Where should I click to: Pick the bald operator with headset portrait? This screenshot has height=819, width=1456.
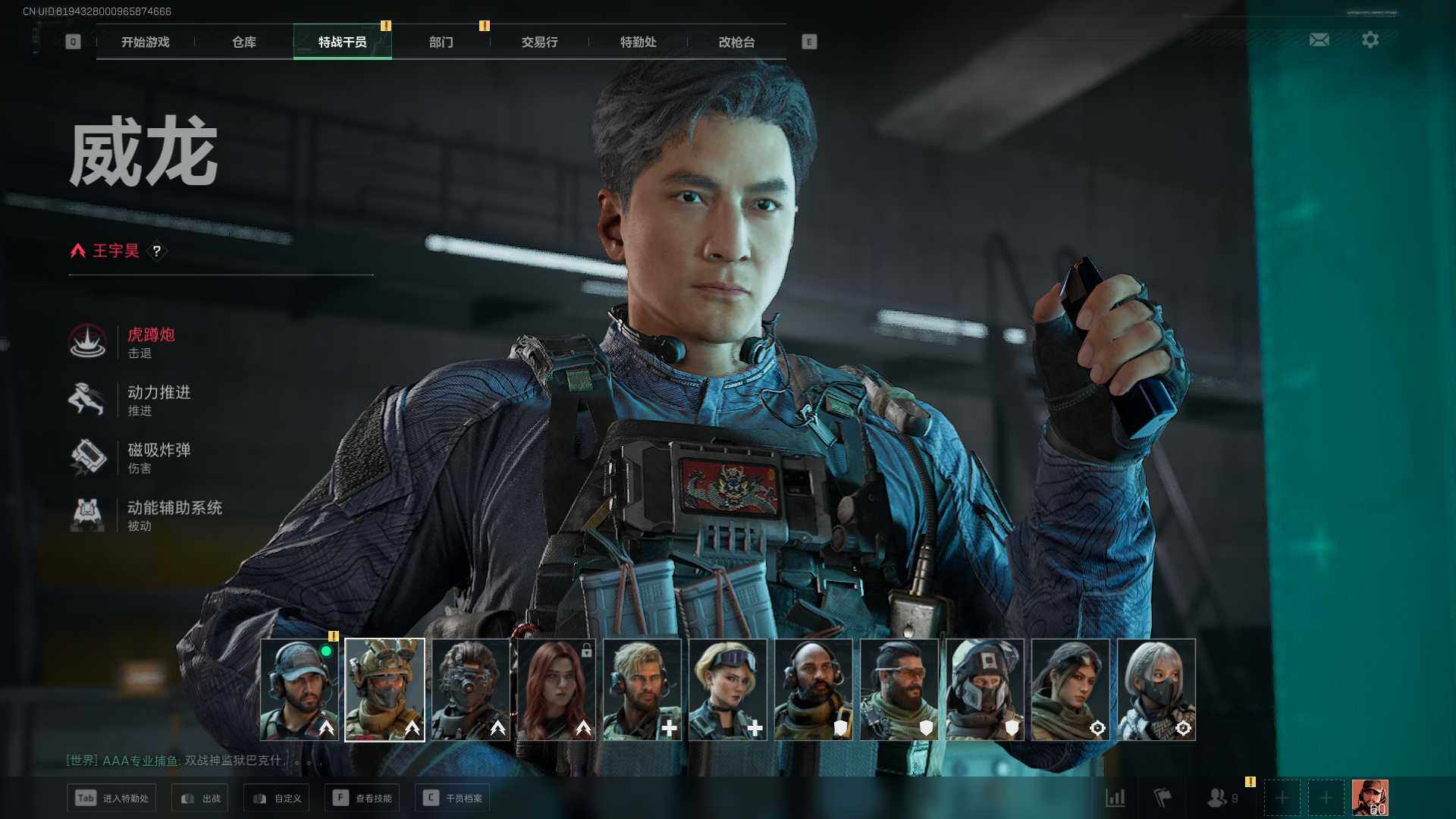(813, 689)
